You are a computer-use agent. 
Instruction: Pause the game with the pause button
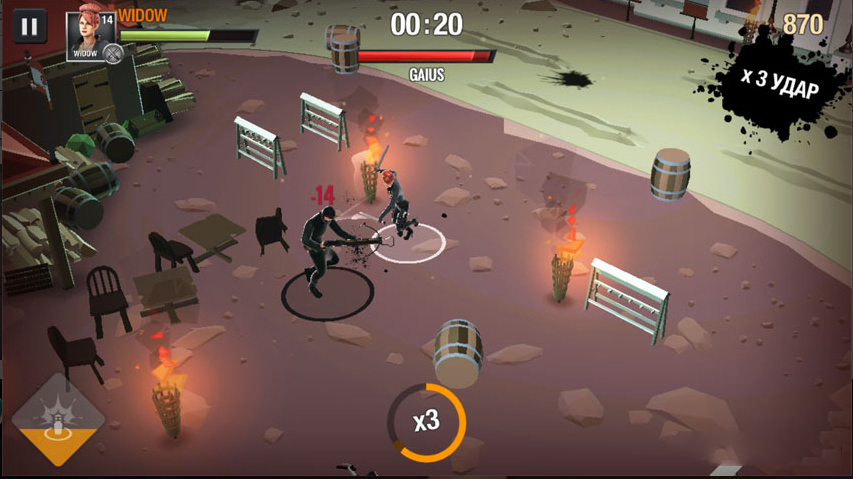pyautogui.click(x=29, y=27)
